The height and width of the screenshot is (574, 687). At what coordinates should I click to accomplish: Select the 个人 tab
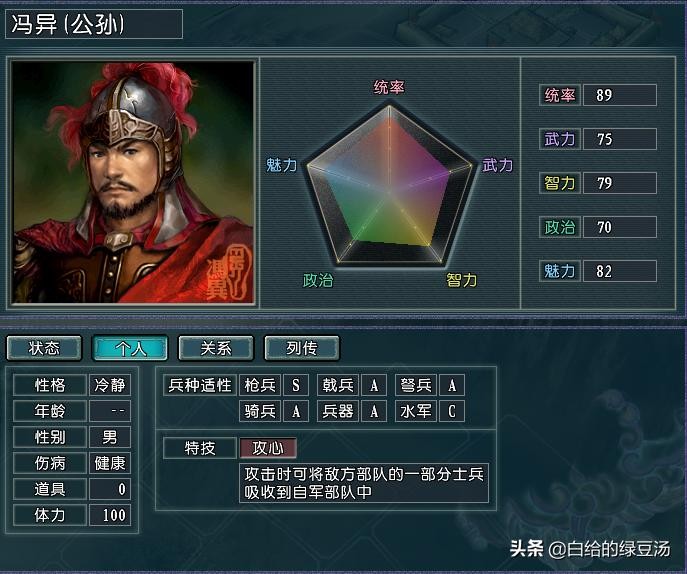click(130, 348)
